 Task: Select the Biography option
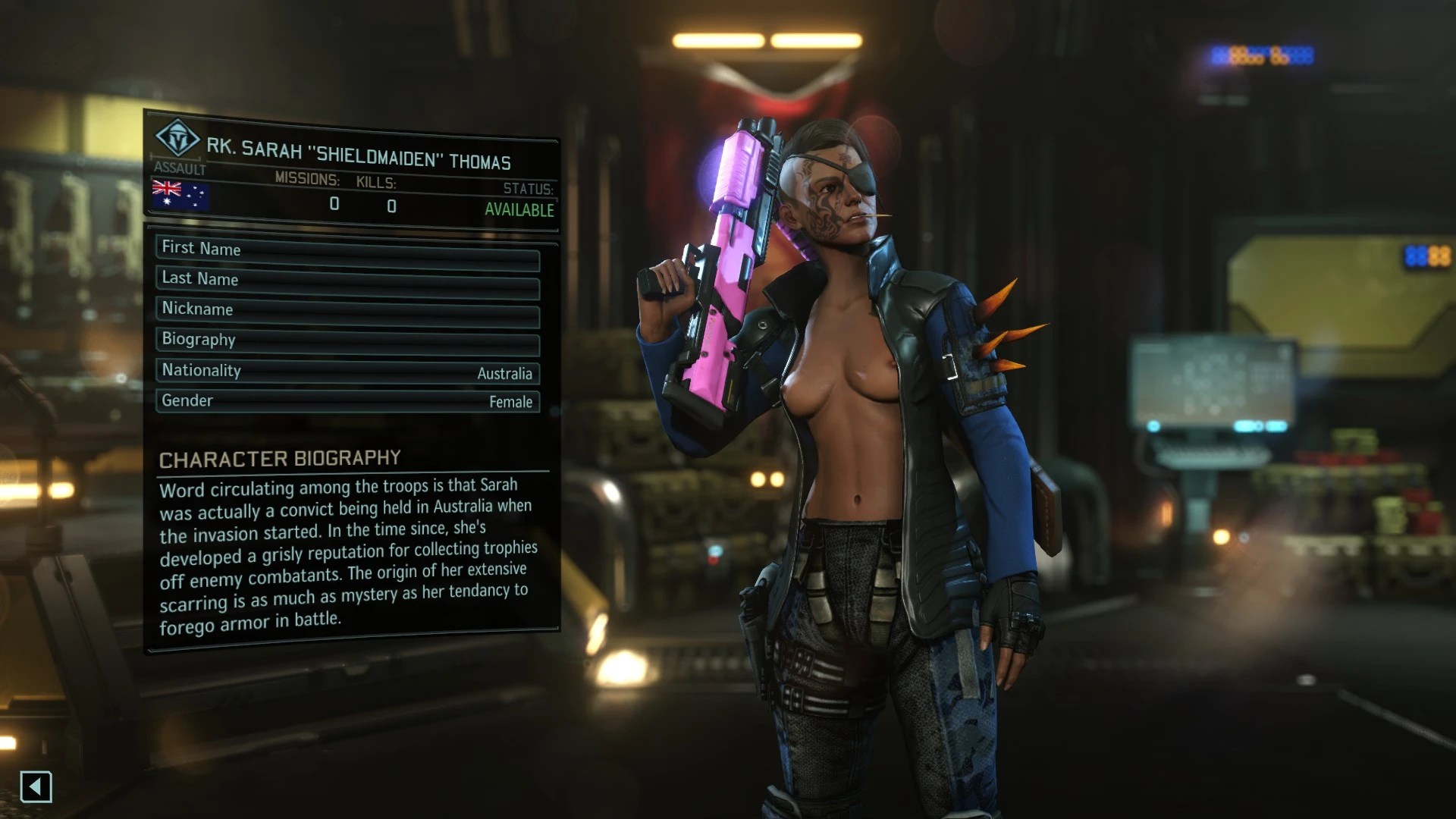(x=347, y=341)
